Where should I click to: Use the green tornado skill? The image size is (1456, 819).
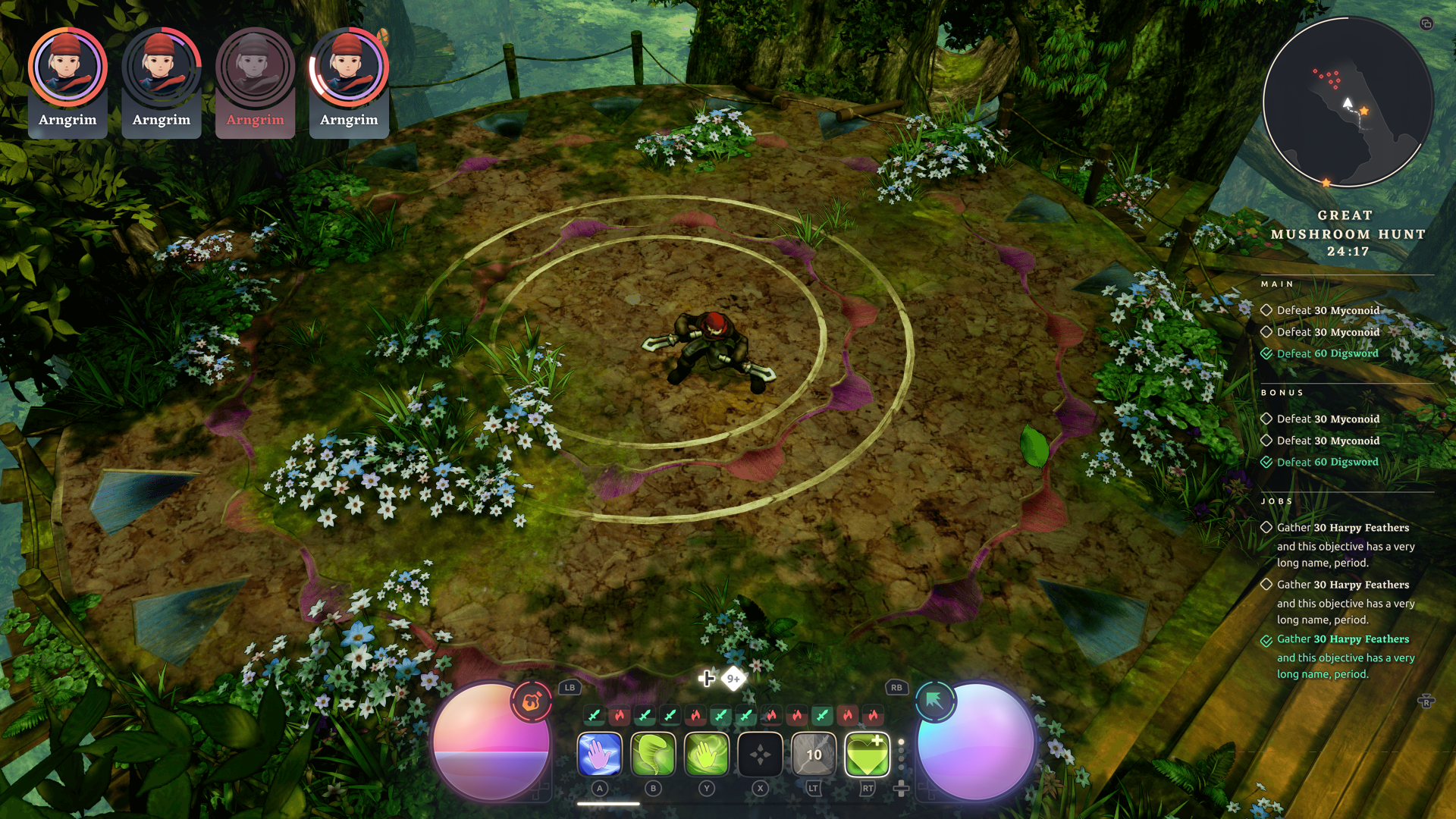point(653,755)
